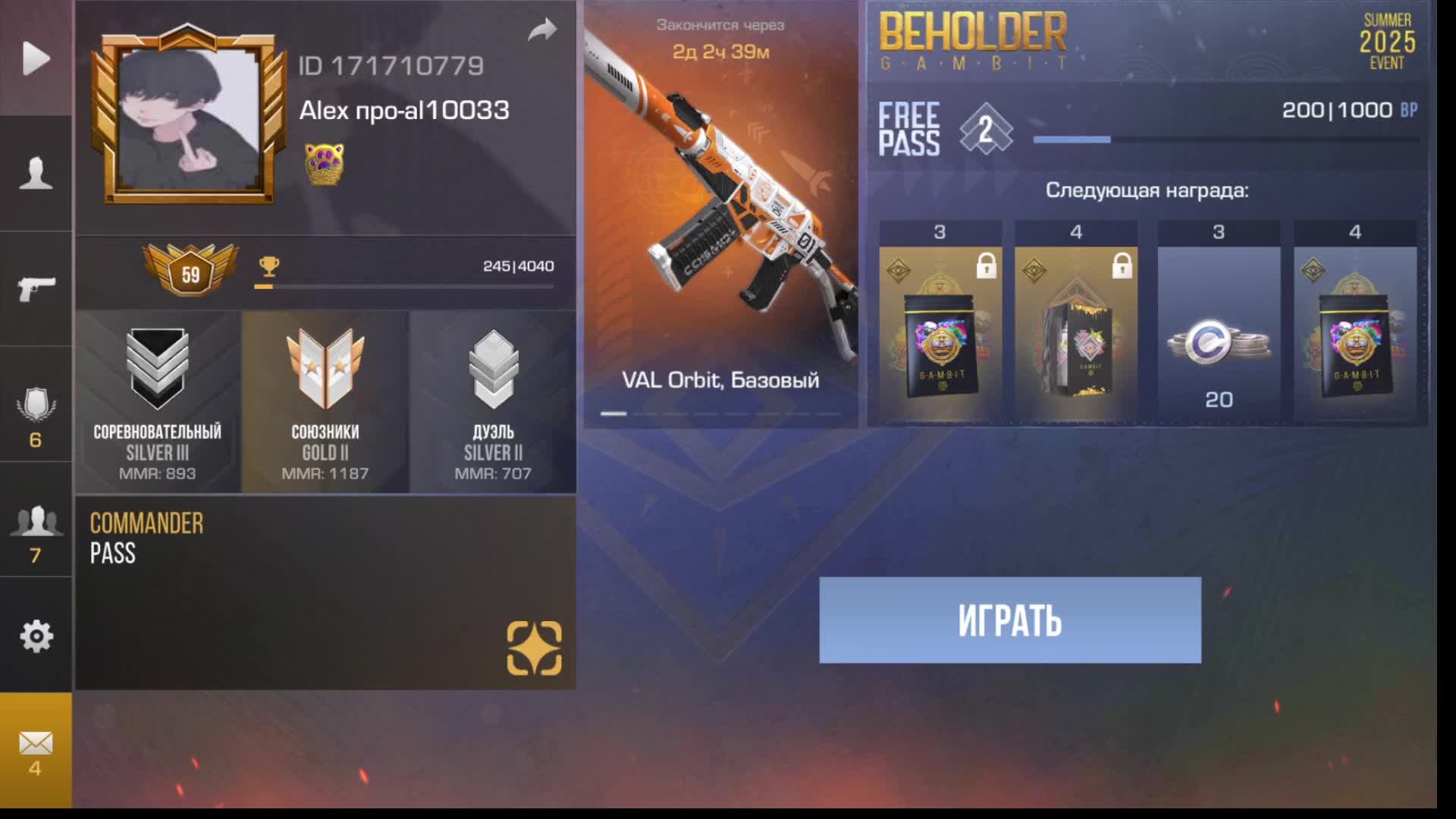The height and width of the screenshot is (819, 1456).
Task: Open the clan shield tab showing 6
Action: point(36,416)
